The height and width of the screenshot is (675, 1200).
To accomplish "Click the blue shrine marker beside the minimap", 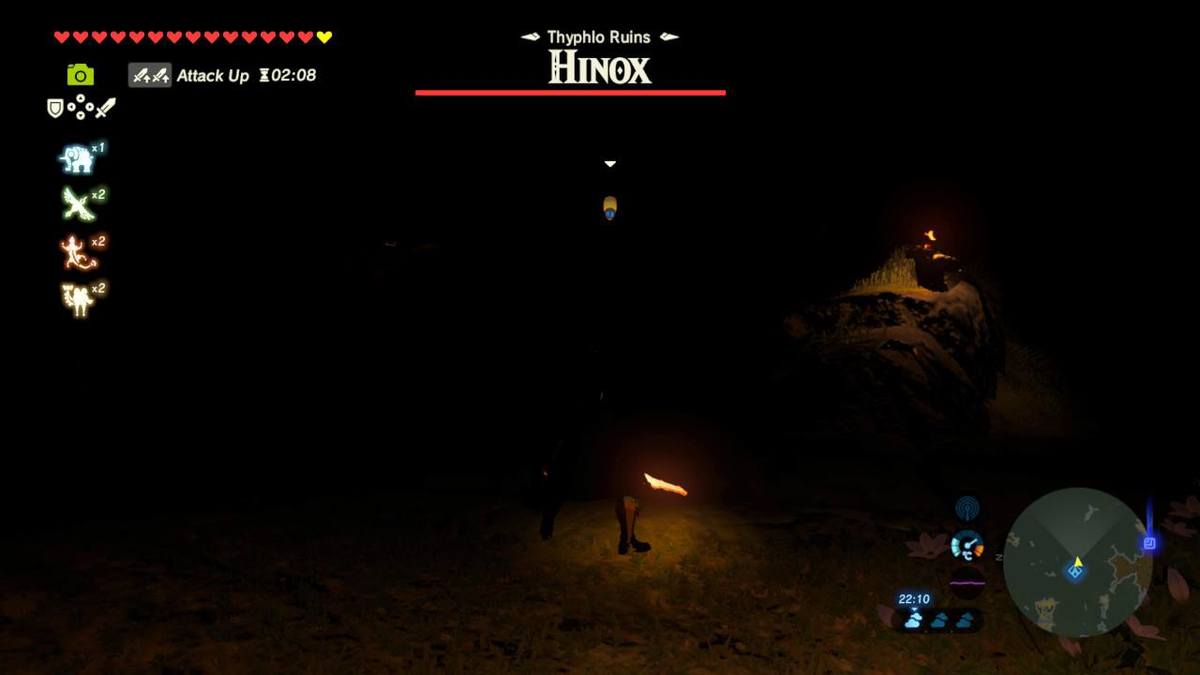I will click(x=1150, y=543).
